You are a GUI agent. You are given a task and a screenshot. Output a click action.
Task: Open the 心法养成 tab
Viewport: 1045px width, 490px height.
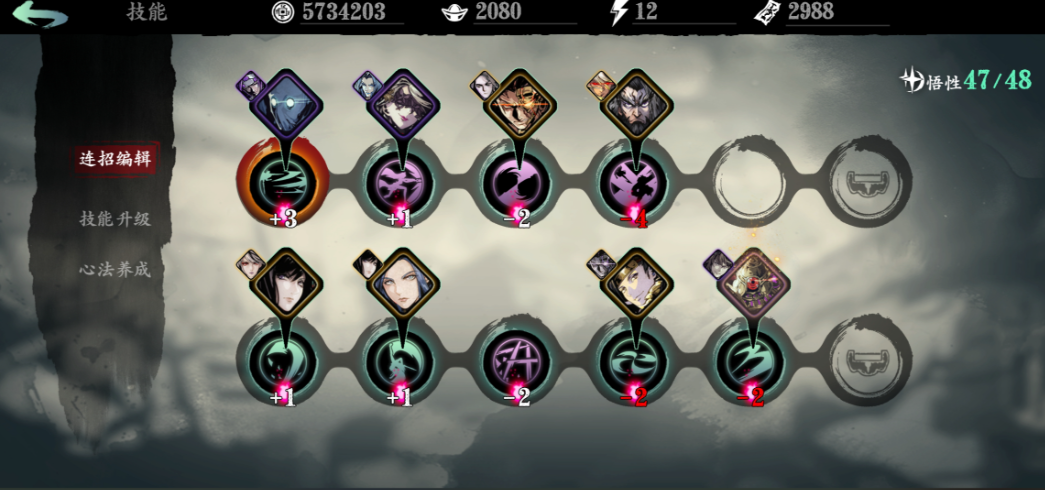tap(115, 269)
